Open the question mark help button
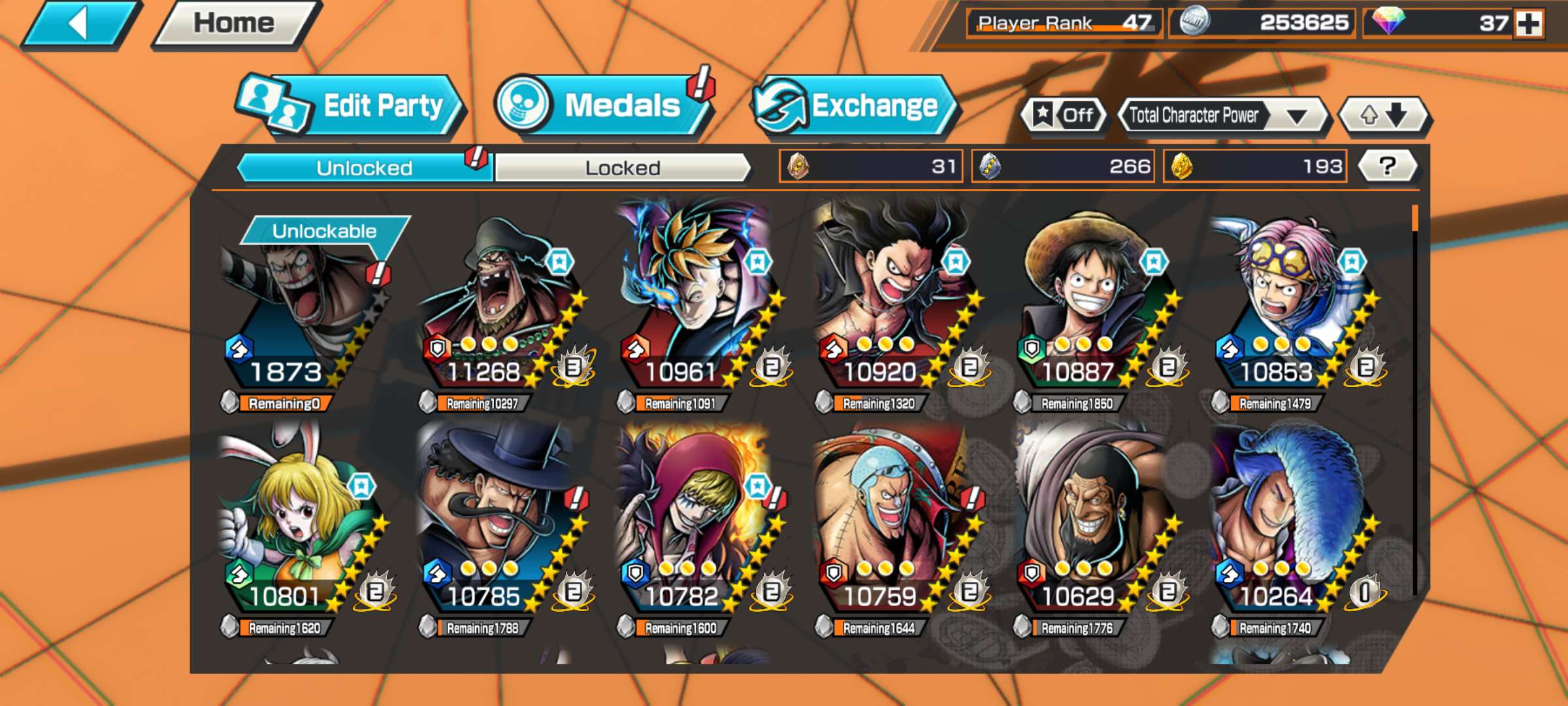Image resolution: width=1568 pixels, height=706 pixels. (1387, 167)
